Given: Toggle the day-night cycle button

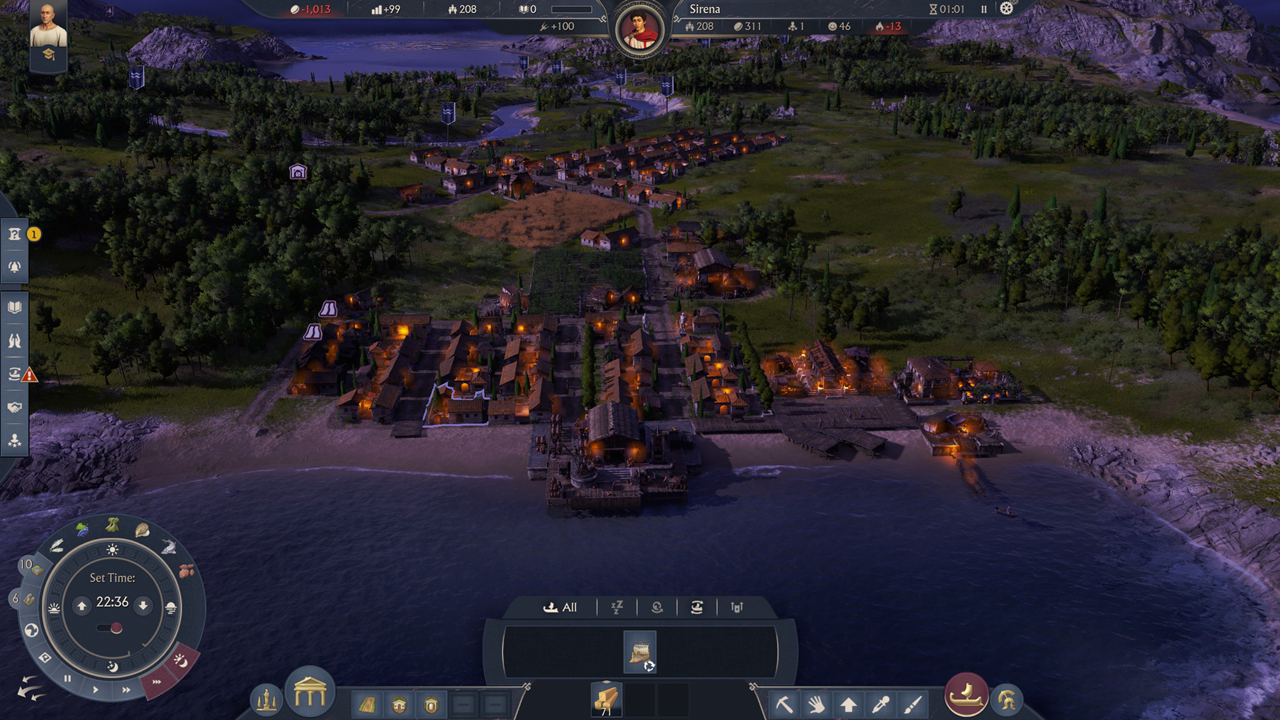Looking at the screenshot, I should [181, 659].
